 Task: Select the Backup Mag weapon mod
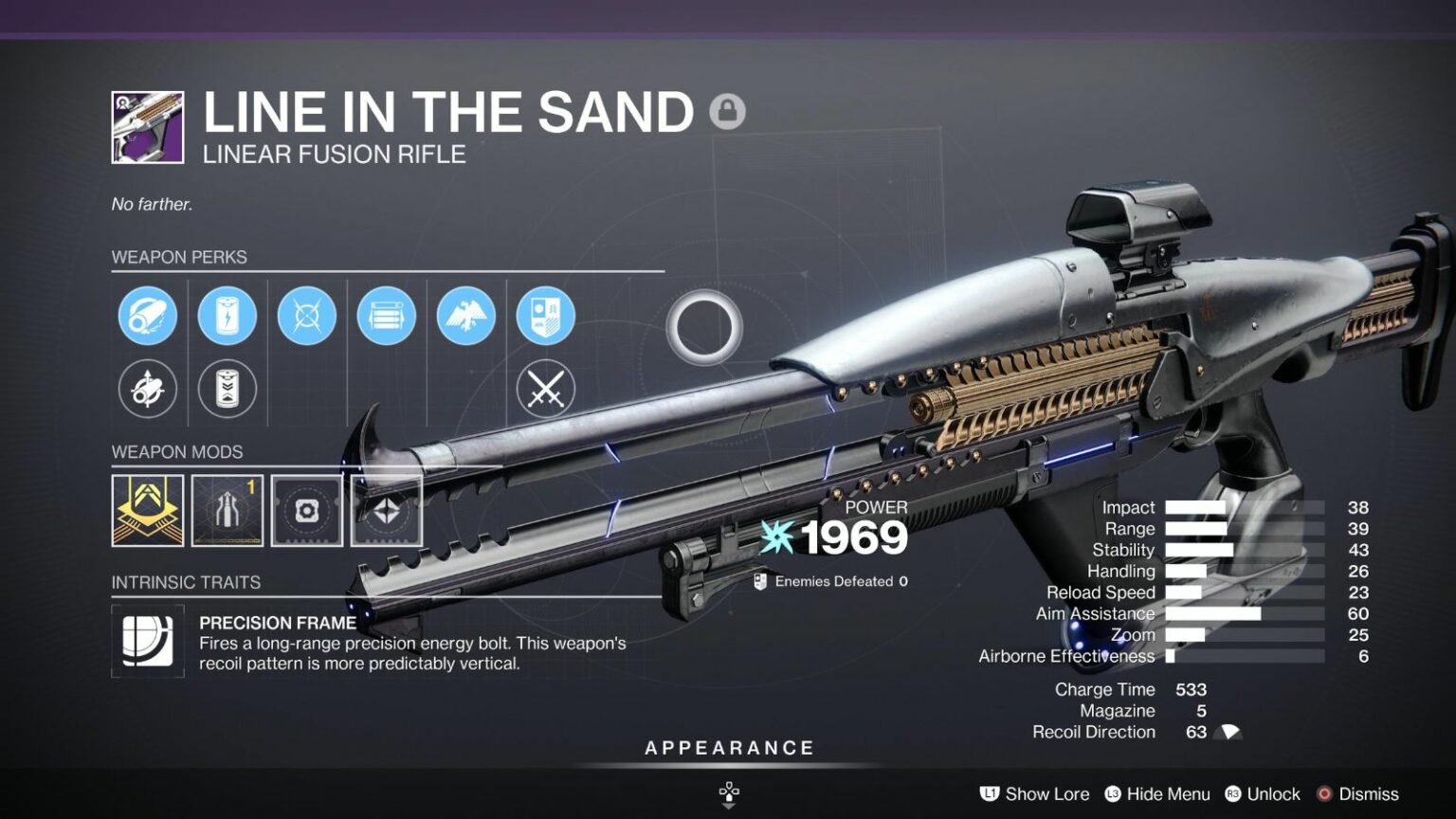227,509
